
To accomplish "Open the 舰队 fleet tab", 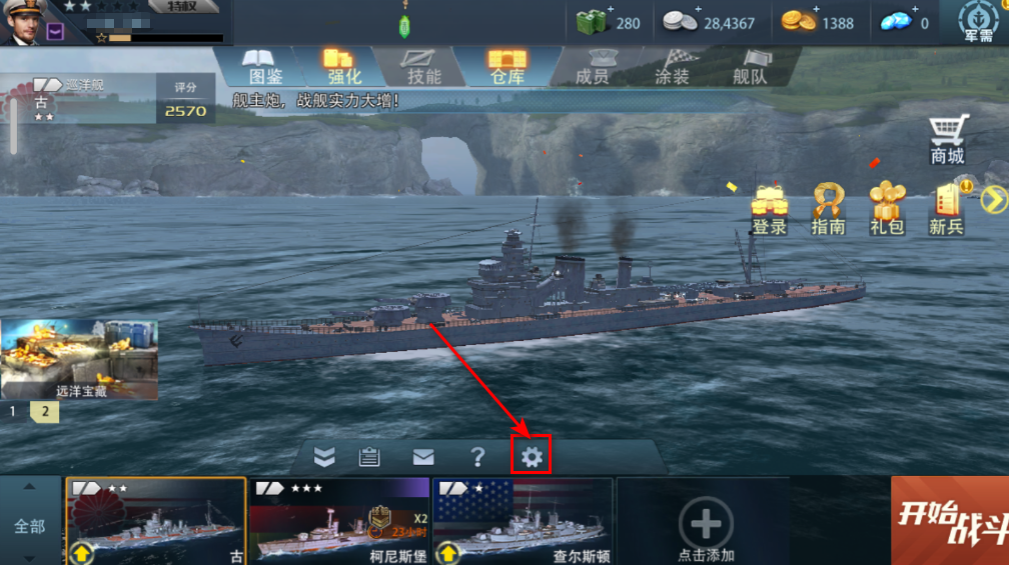I will coord(750,66).
